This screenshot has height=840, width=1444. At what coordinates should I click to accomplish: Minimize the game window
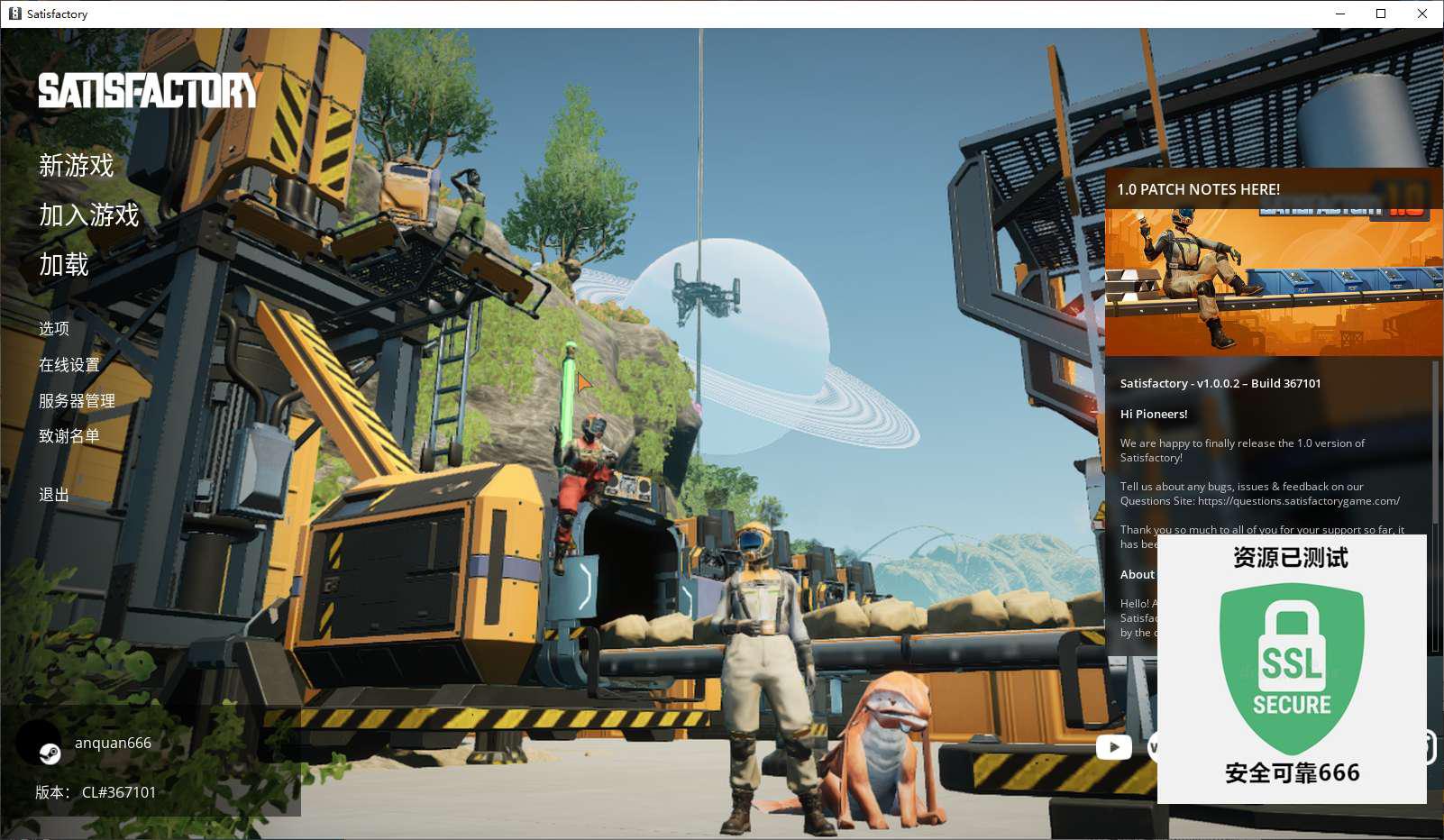pyautogui.click(x=1339, y=14)
